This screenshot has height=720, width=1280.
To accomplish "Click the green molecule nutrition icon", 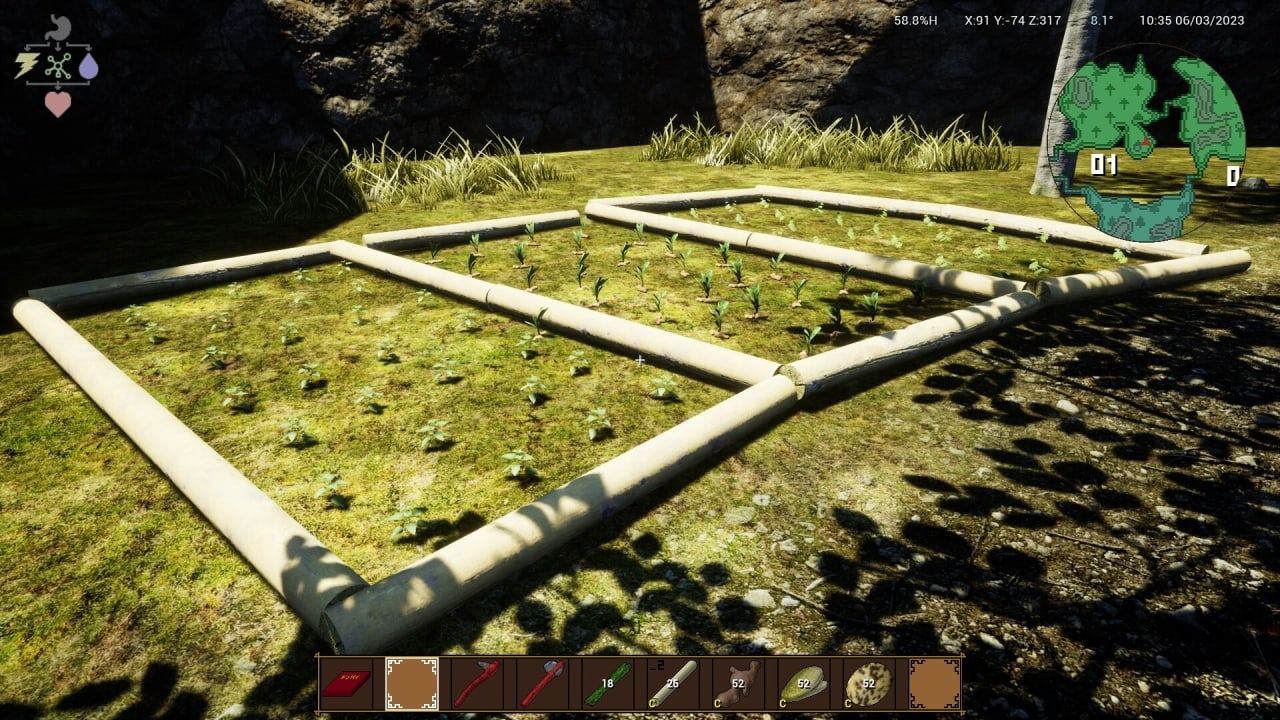I will (x=58, y=66).
